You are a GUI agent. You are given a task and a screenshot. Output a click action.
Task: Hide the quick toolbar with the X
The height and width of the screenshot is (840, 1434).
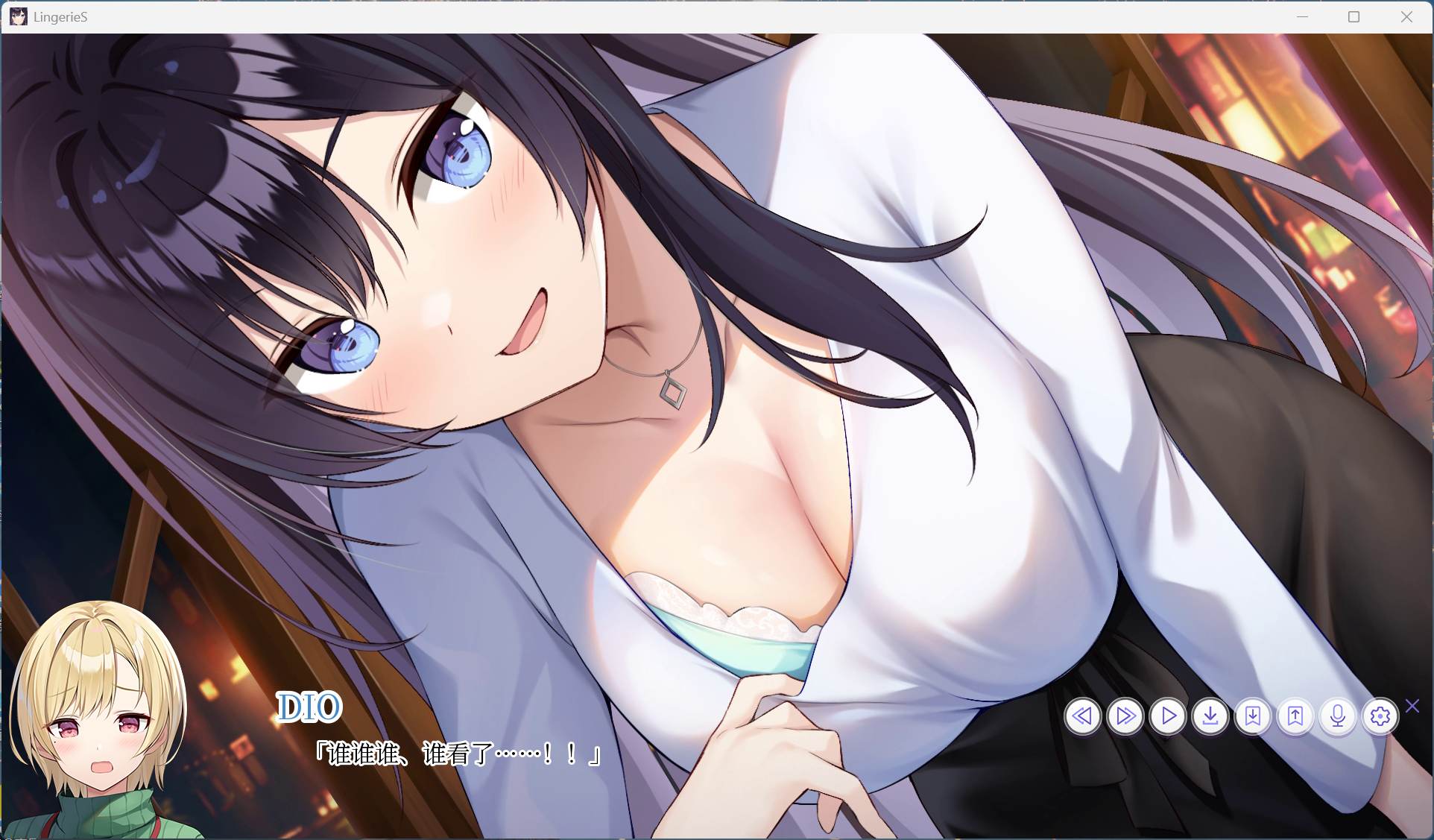[x=1412, y=705]
